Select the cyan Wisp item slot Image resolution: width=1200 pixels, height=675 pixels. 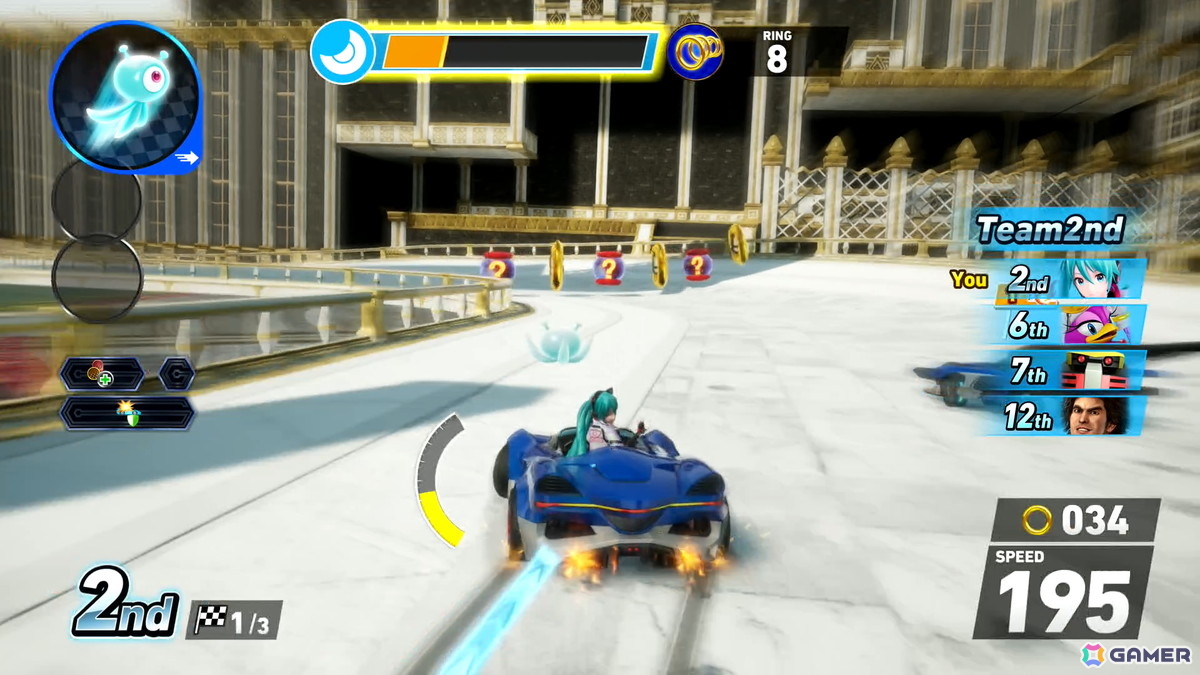pyautogui.click(x=124, y=97)
